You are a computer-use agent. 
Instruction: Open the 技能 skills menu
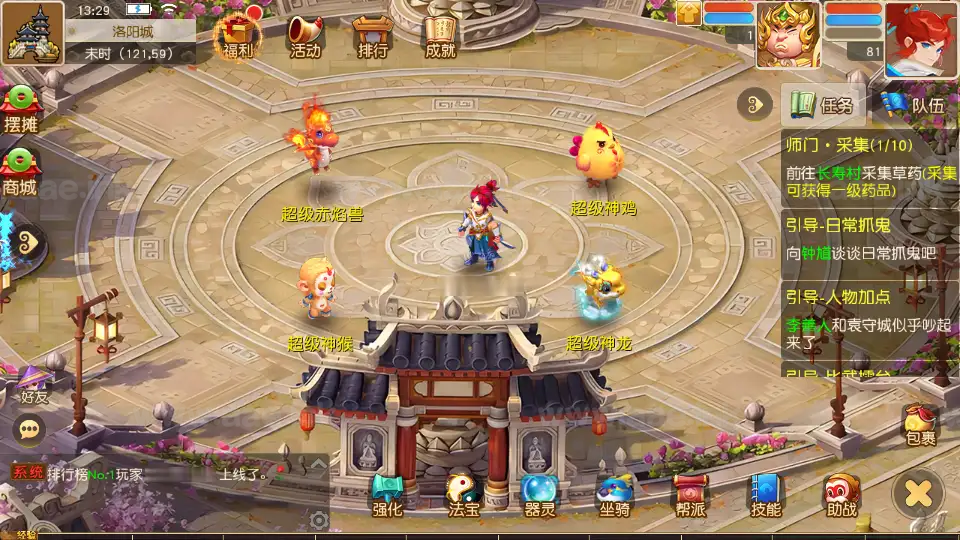pos(766,494)
